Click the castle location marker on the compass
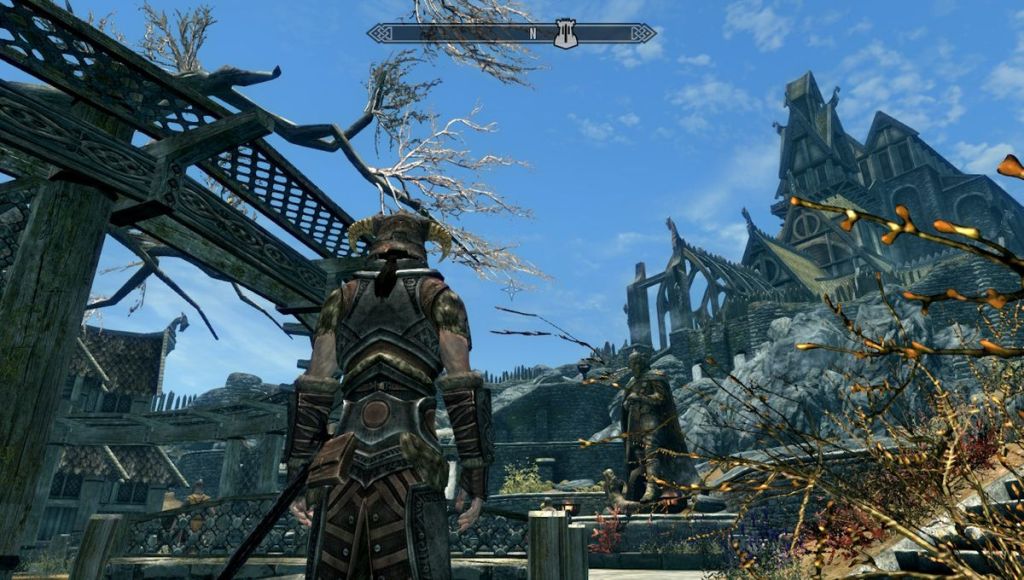Image resolution: width=1024 pixels, height=580 pixels. (566, 33)
